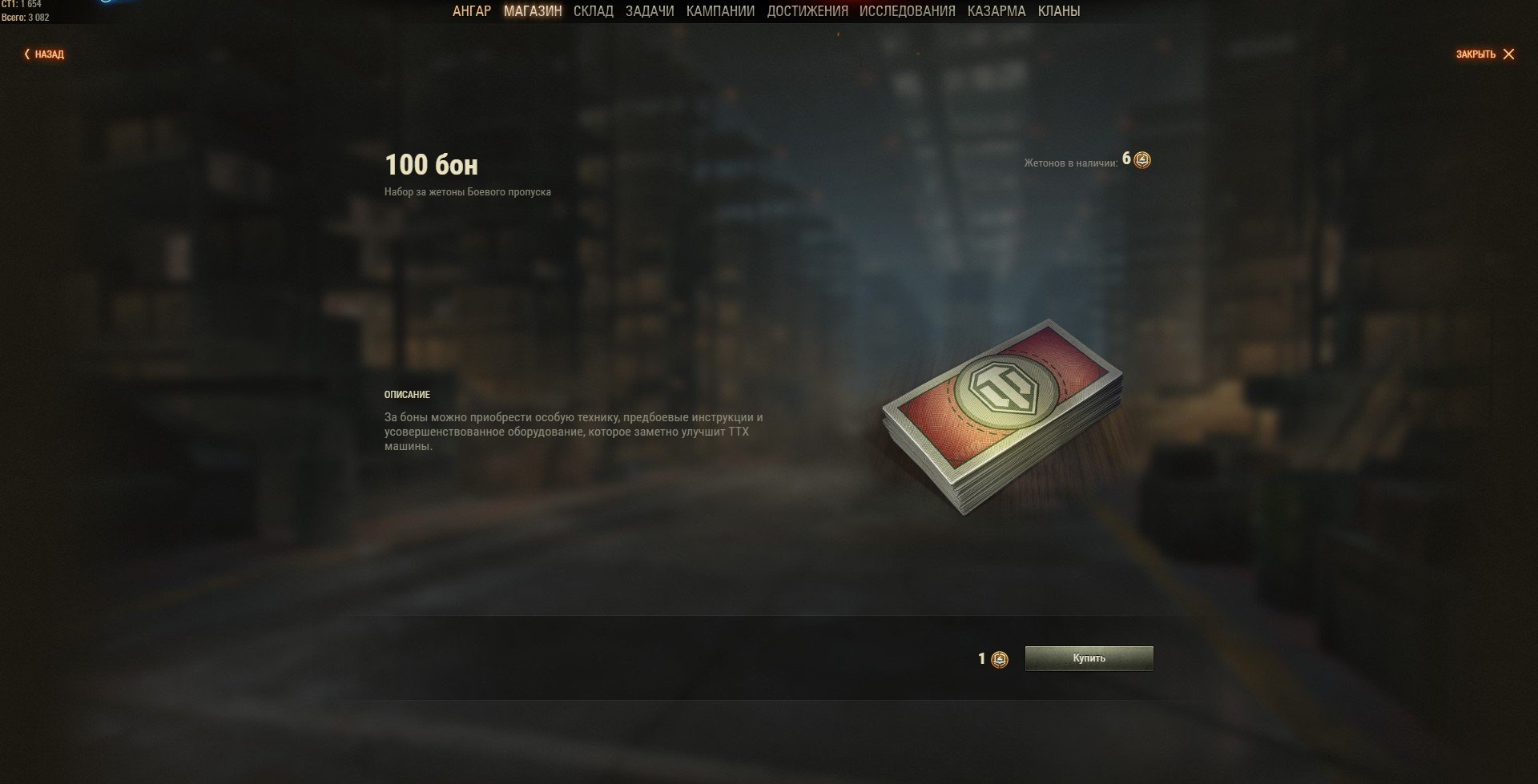Open the ИССЛЕДОВАНИЯ section
Image resolution: width=1538 pixels, height=784 pixels.
tap(906, 11)
